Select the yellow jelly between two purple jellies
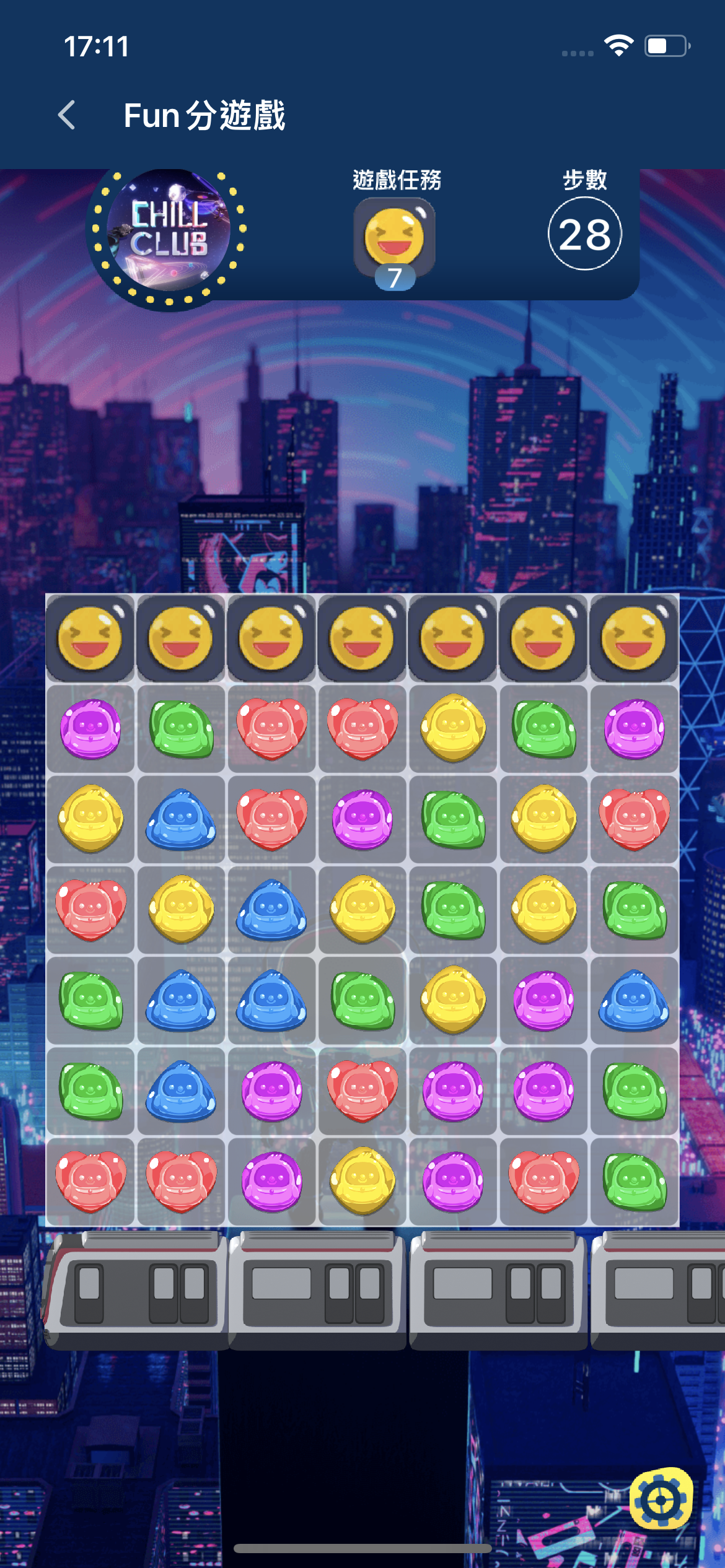This screenshot has width=725, height=1568. click(x=362, y=1181)
